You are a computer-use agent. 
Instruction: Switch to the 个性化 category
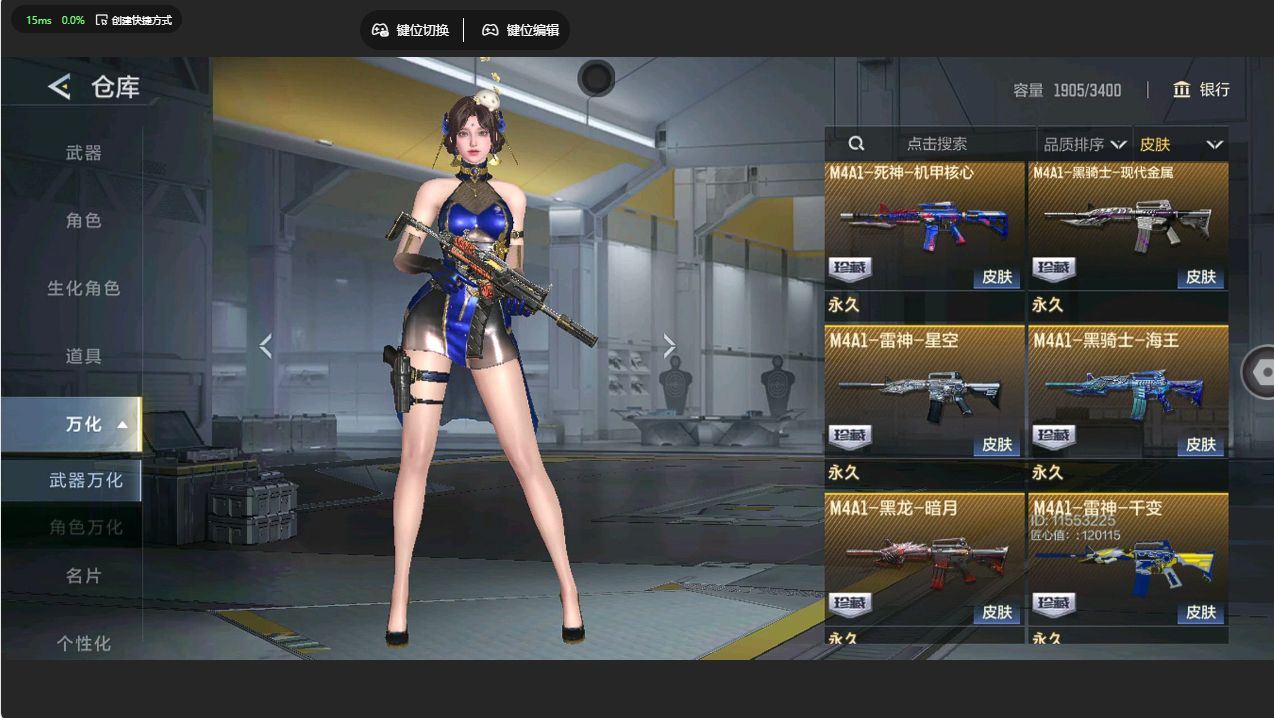(84, 643)
